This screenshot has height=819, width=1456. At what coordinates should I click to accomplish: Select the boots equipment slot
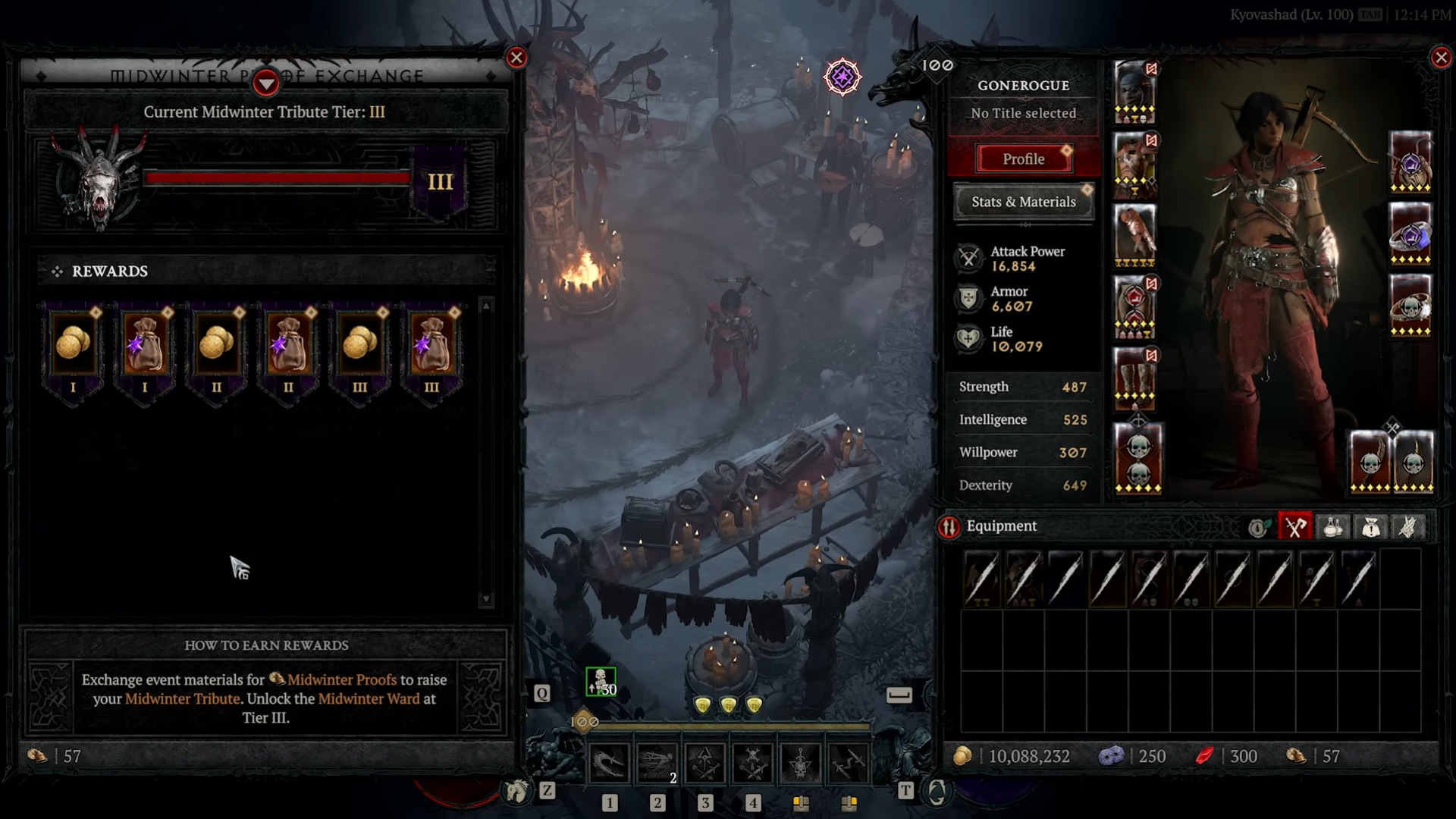(1134, 378)
